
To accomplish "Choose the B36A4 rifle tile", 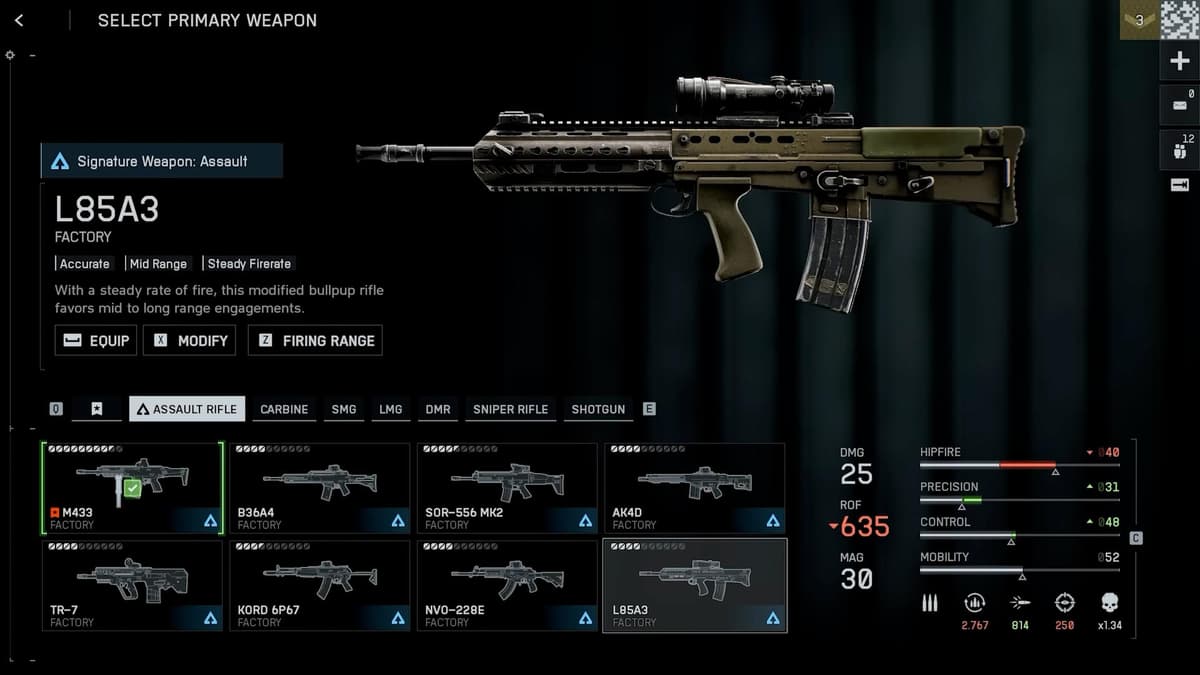I will 319,488.
